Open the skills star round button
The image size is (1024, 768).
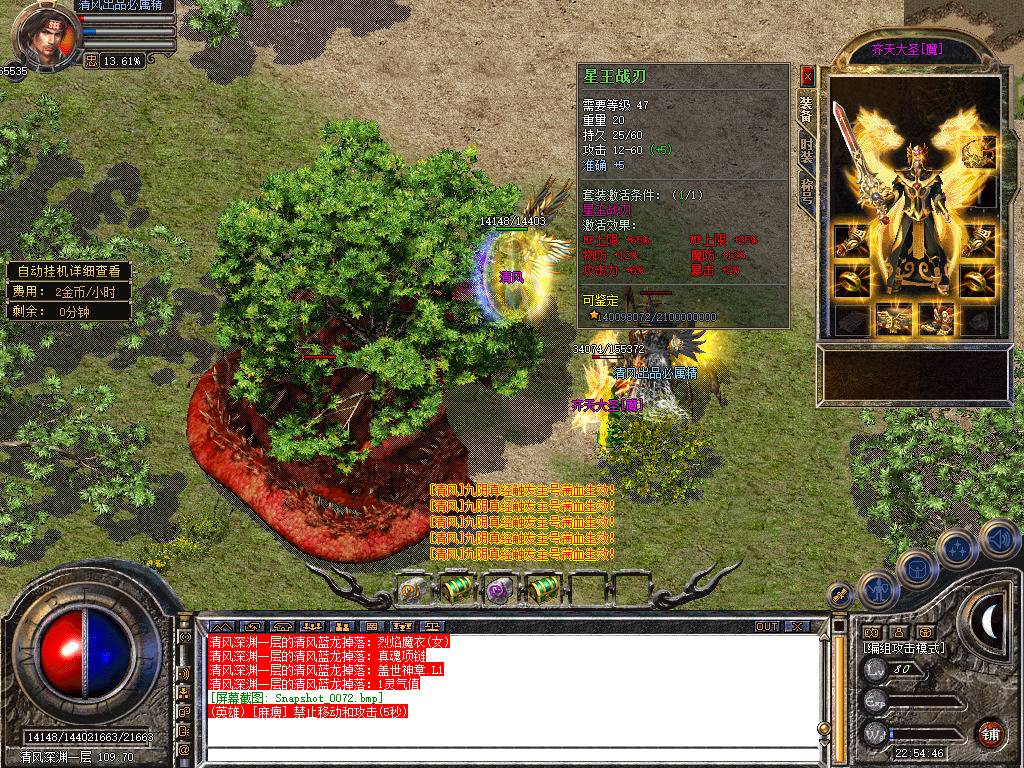point(957,548)
